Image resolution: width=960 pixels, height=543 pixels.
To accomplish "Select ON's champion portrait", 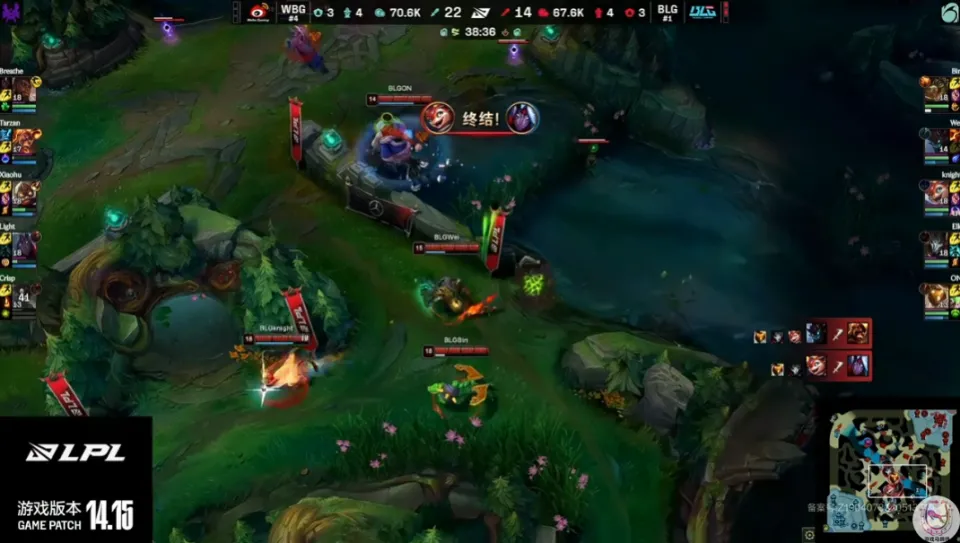I will tap(937, 296).
